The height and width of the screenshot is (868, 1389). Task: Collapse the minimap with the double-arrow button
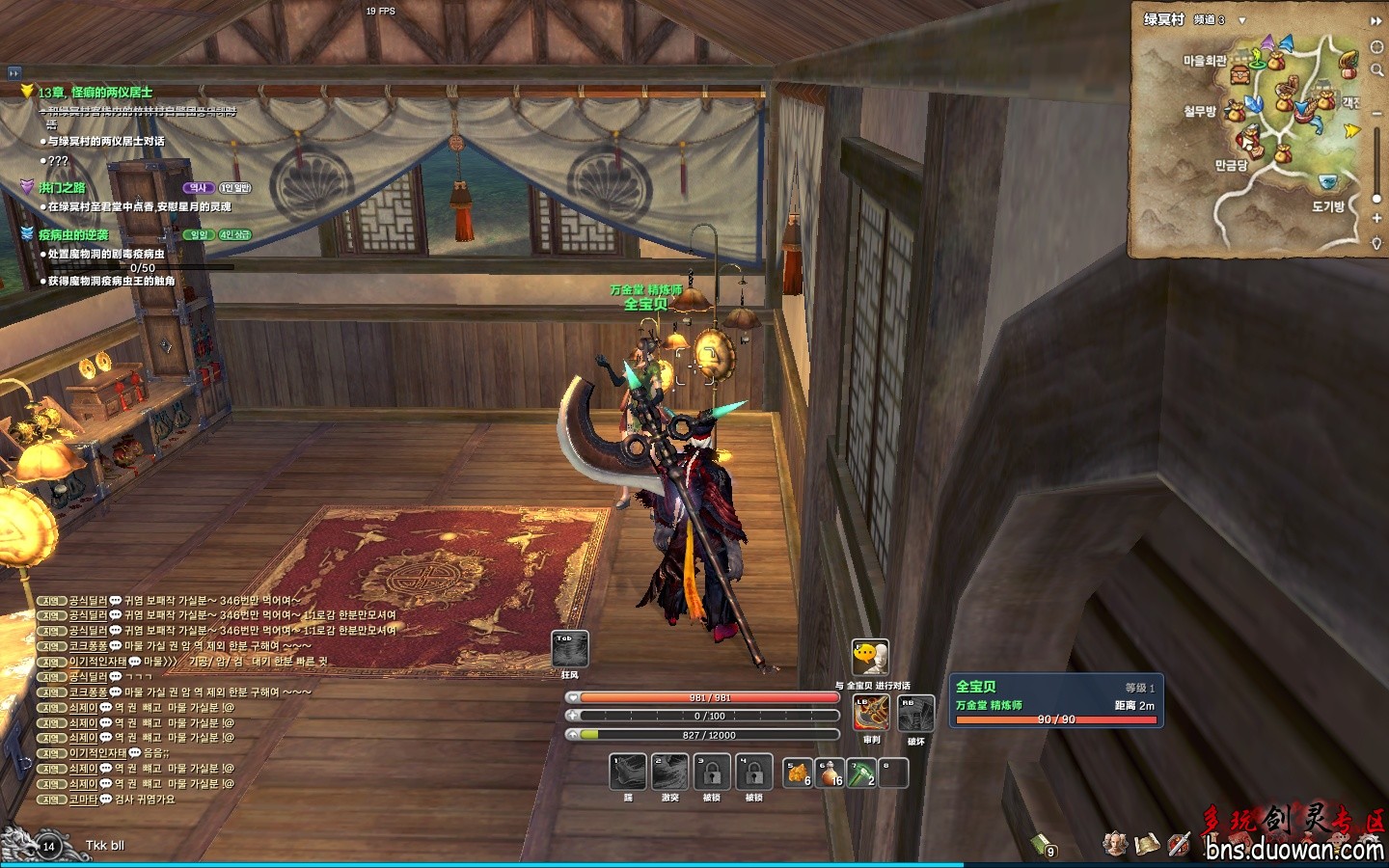[x=1375, y=20]
